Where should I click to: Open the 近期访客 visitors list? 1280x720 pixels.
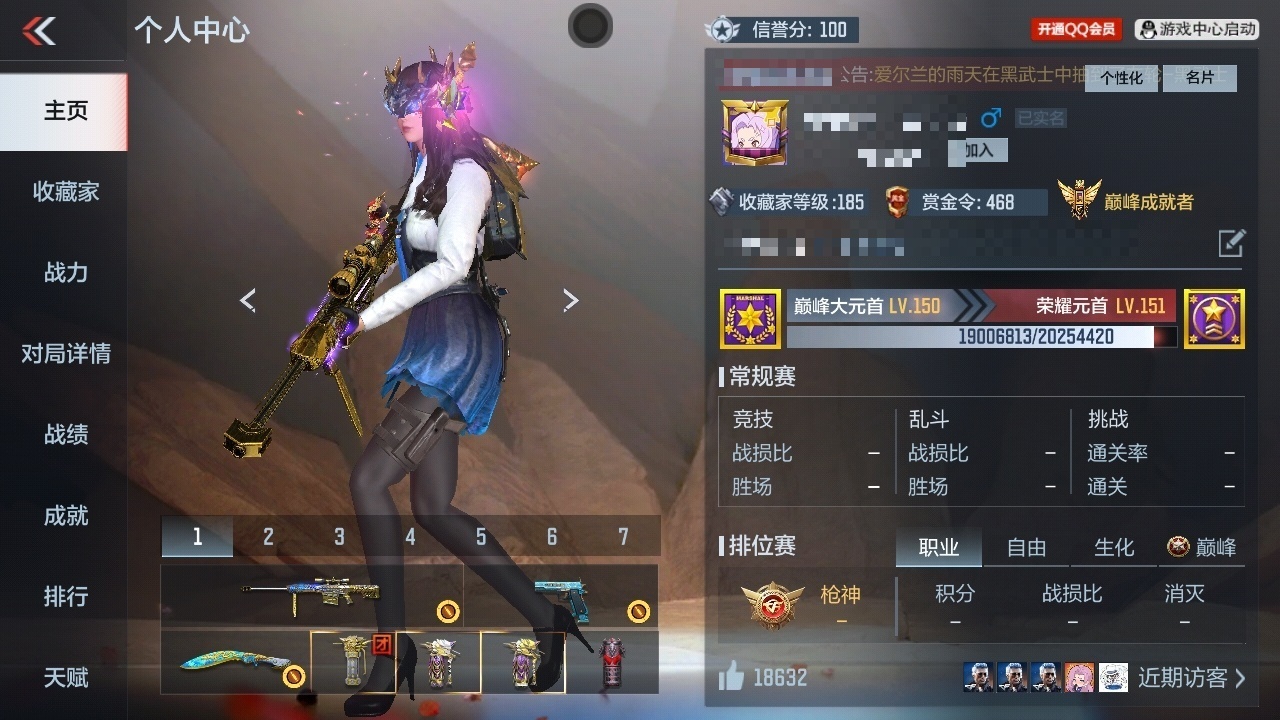pyautogui.click(x=1191, y=678)
